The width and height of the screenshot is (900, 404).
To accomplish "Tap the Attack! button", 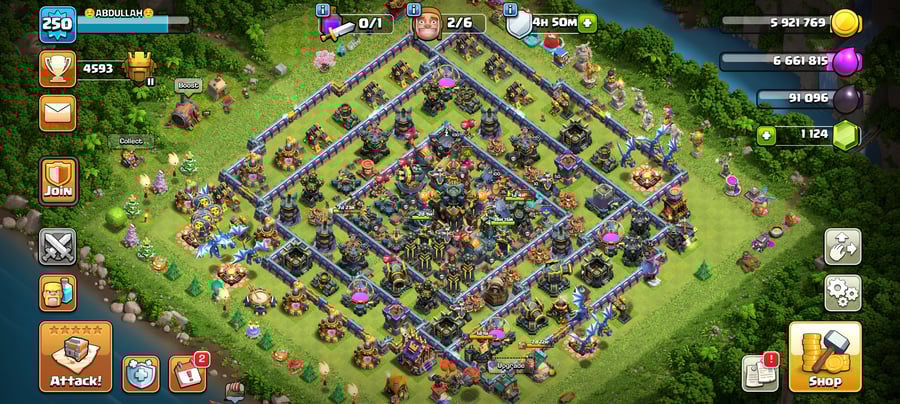I will pyautogui.click(x=75, y=356).
